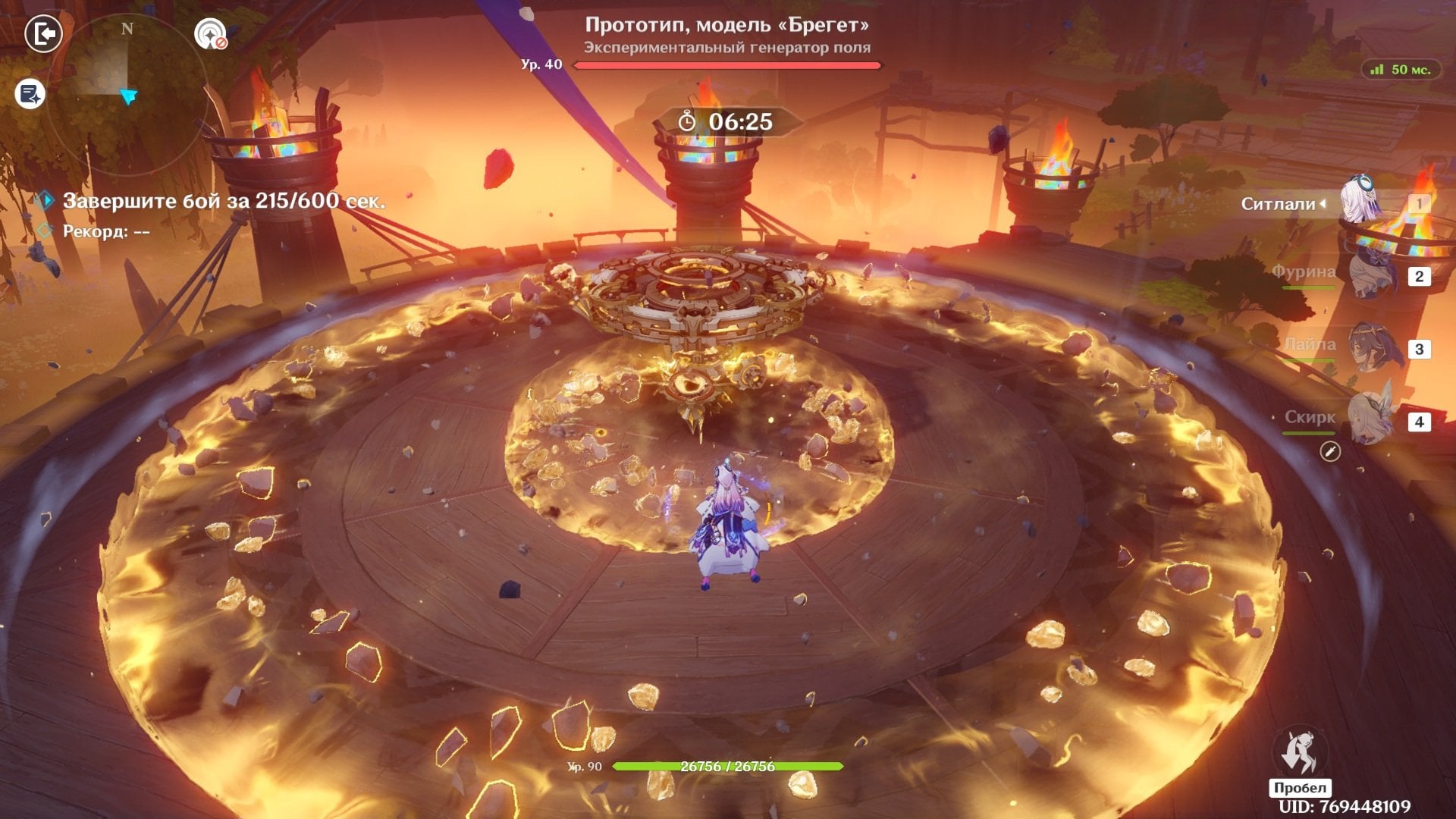The image size is (1456, 819).
Task: Exit the challenge with the leave button
Action: [x=43, y=34]
